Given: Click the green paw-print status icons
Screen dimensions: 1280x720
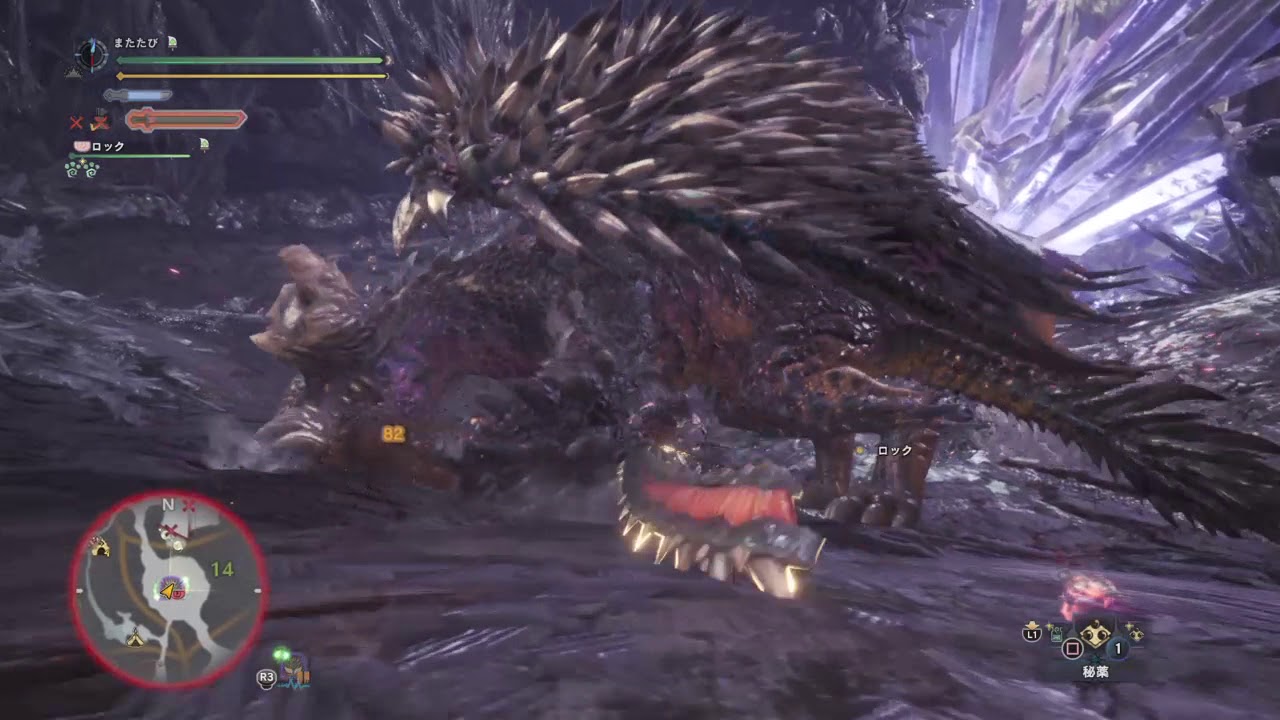Looking at the screenshot, I should pyautogui.click(x=81, y=168).
